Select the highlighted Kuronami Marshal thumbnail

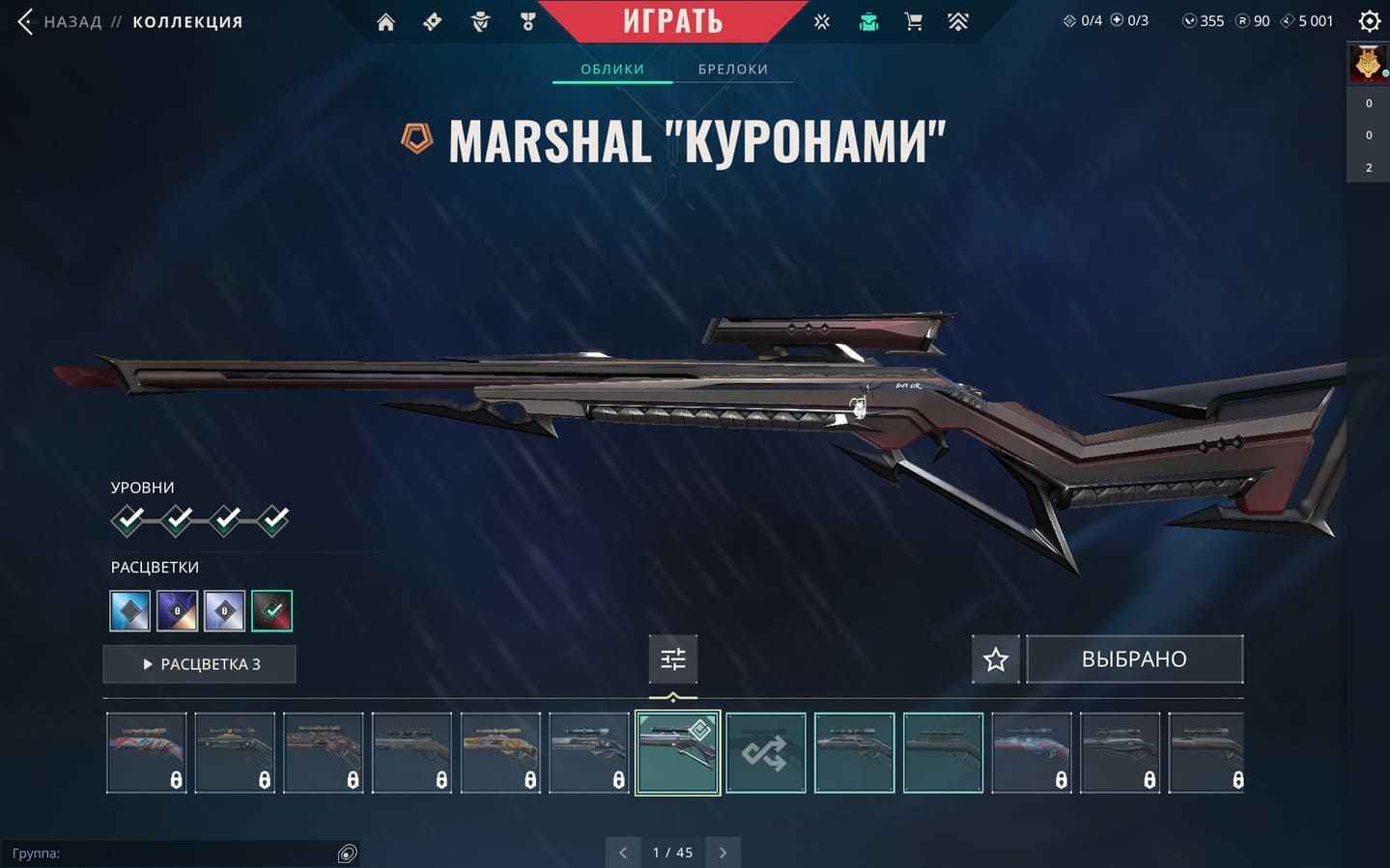coord(677,753)
